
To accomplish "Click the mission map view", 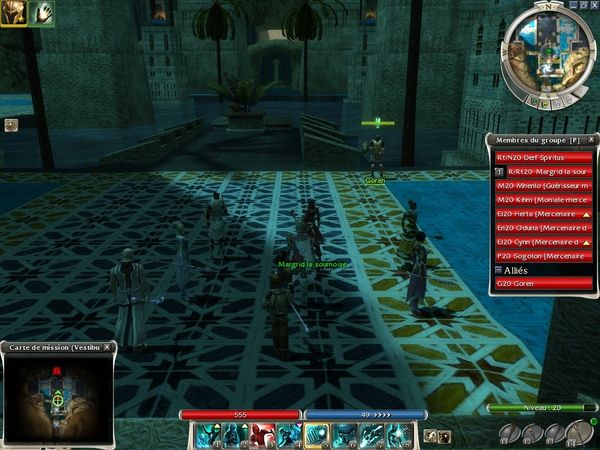I will pos(60,397).
